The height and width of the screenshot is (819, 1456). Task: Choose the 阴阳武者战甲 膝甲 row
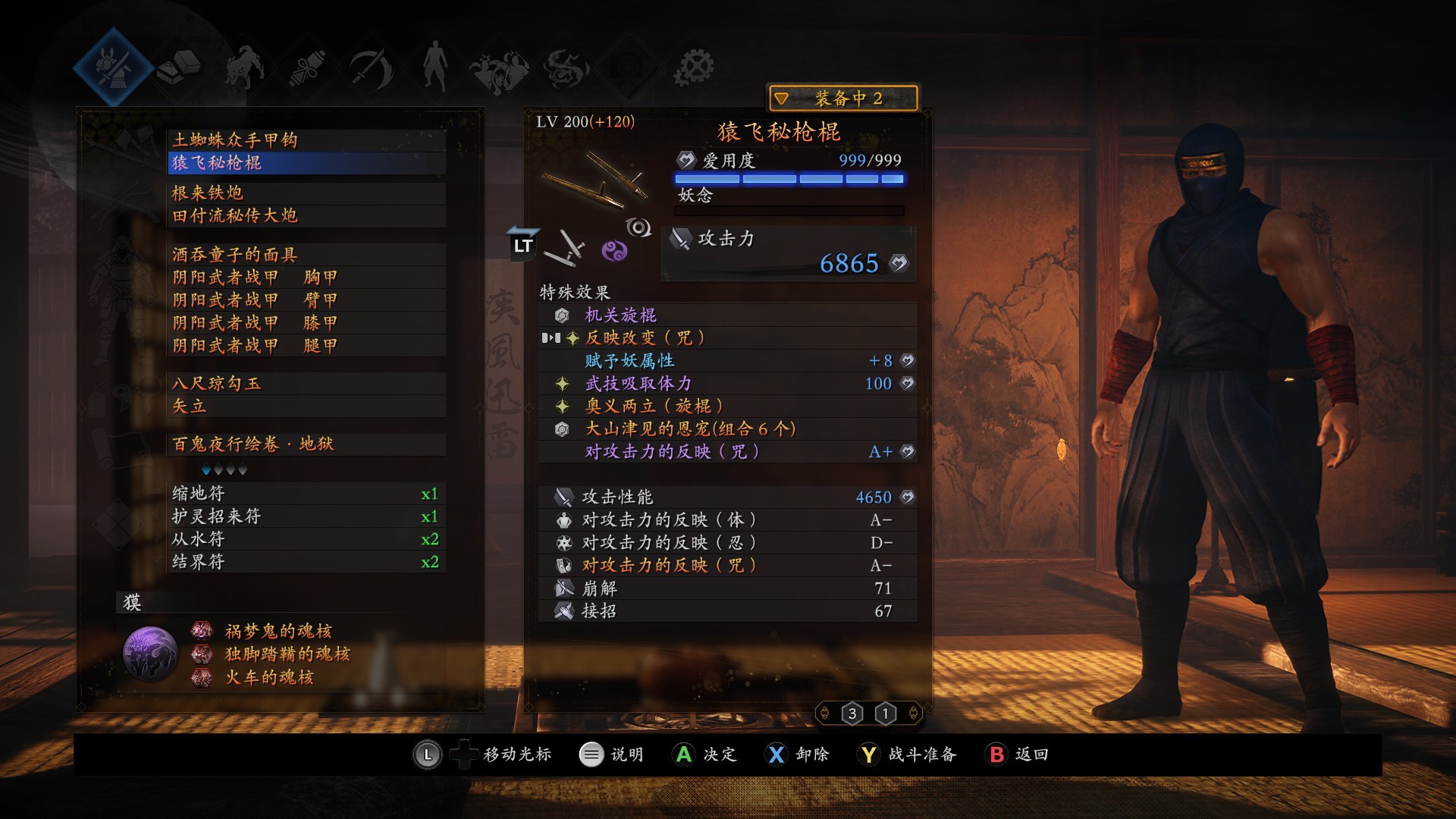click(x=255, y=323)
